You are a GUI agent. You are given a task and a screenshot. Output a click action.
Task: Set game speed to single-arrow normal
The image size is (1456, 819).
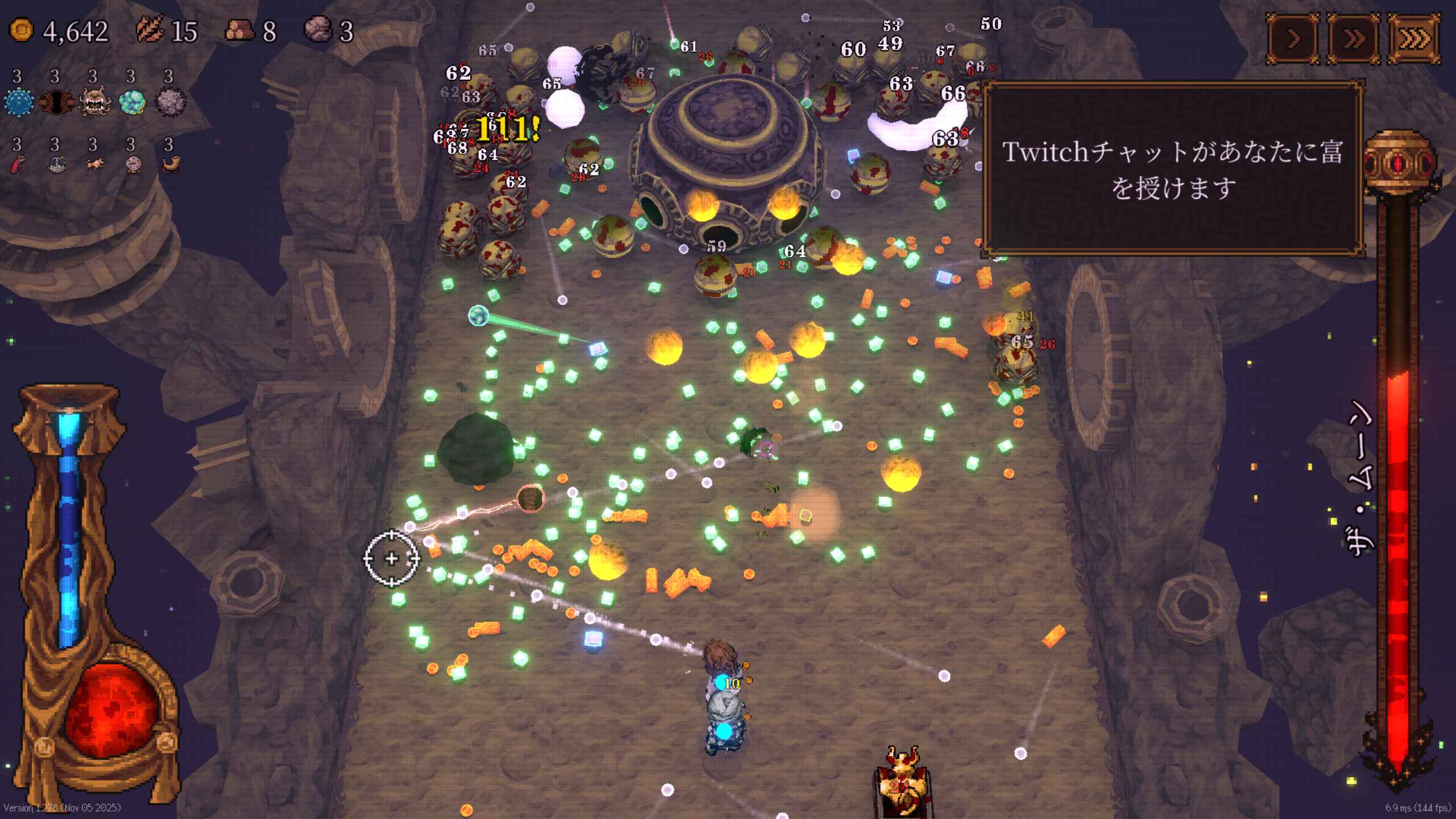[1293, 39]
